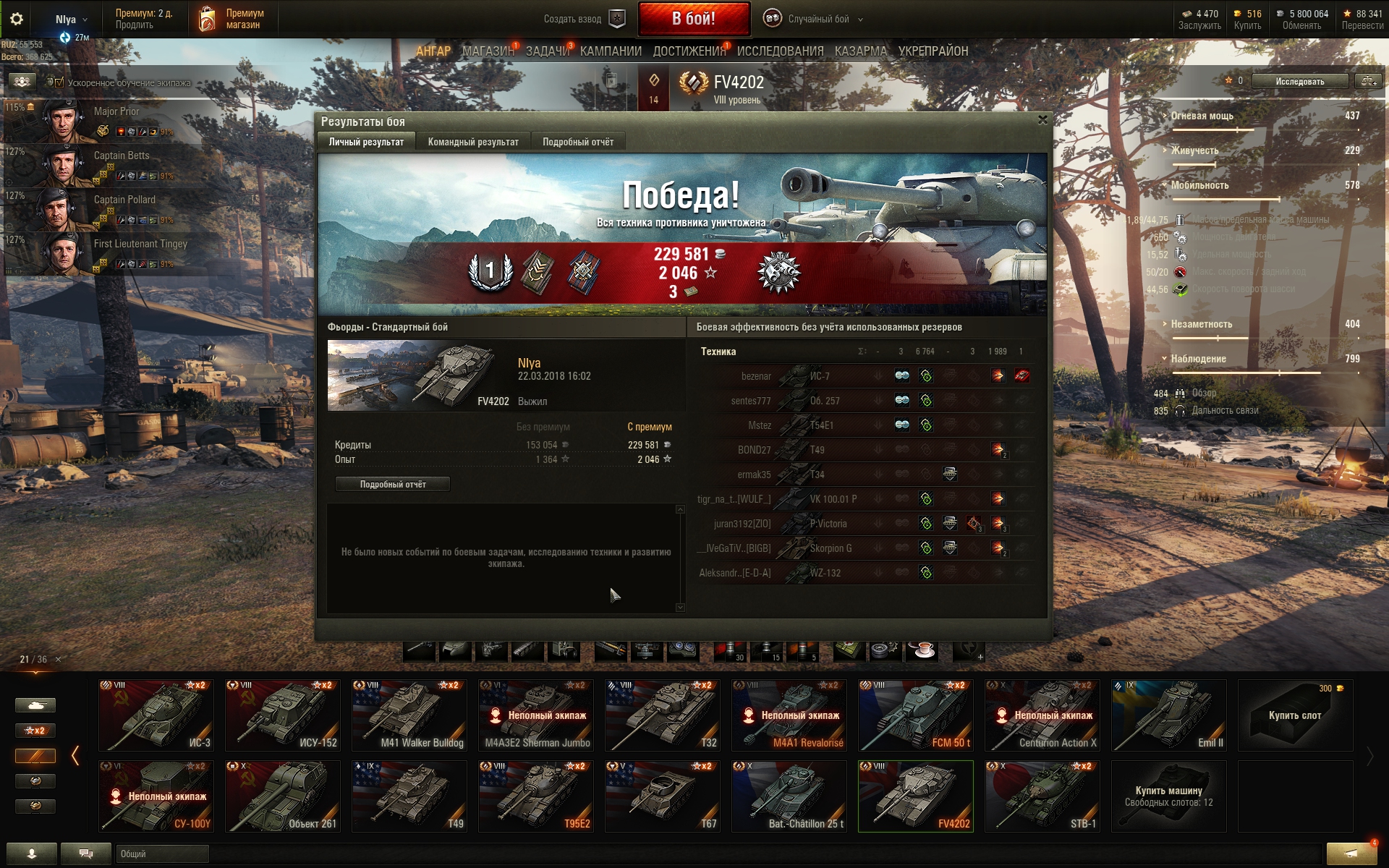Close the battle results window
Image resolution: width=1389 pixels, height=868 pixels.
1042,120
